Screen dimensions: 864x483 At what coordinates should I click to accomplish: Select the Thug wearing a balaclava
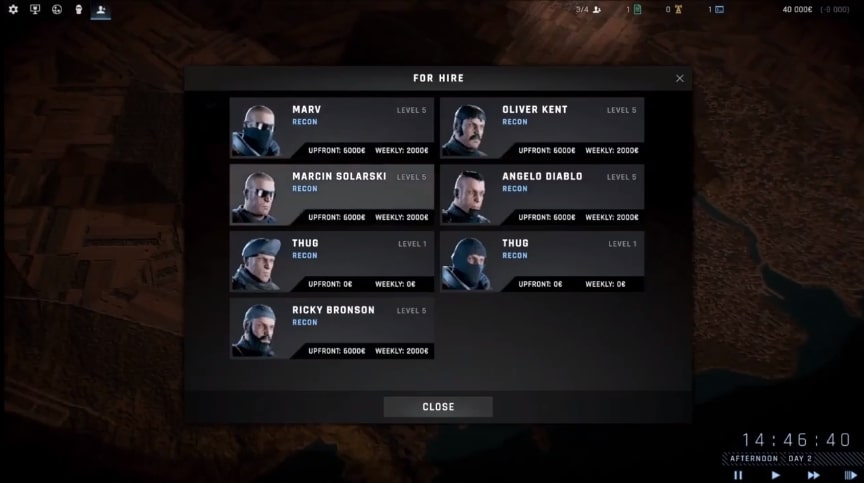tap(542, 261)
